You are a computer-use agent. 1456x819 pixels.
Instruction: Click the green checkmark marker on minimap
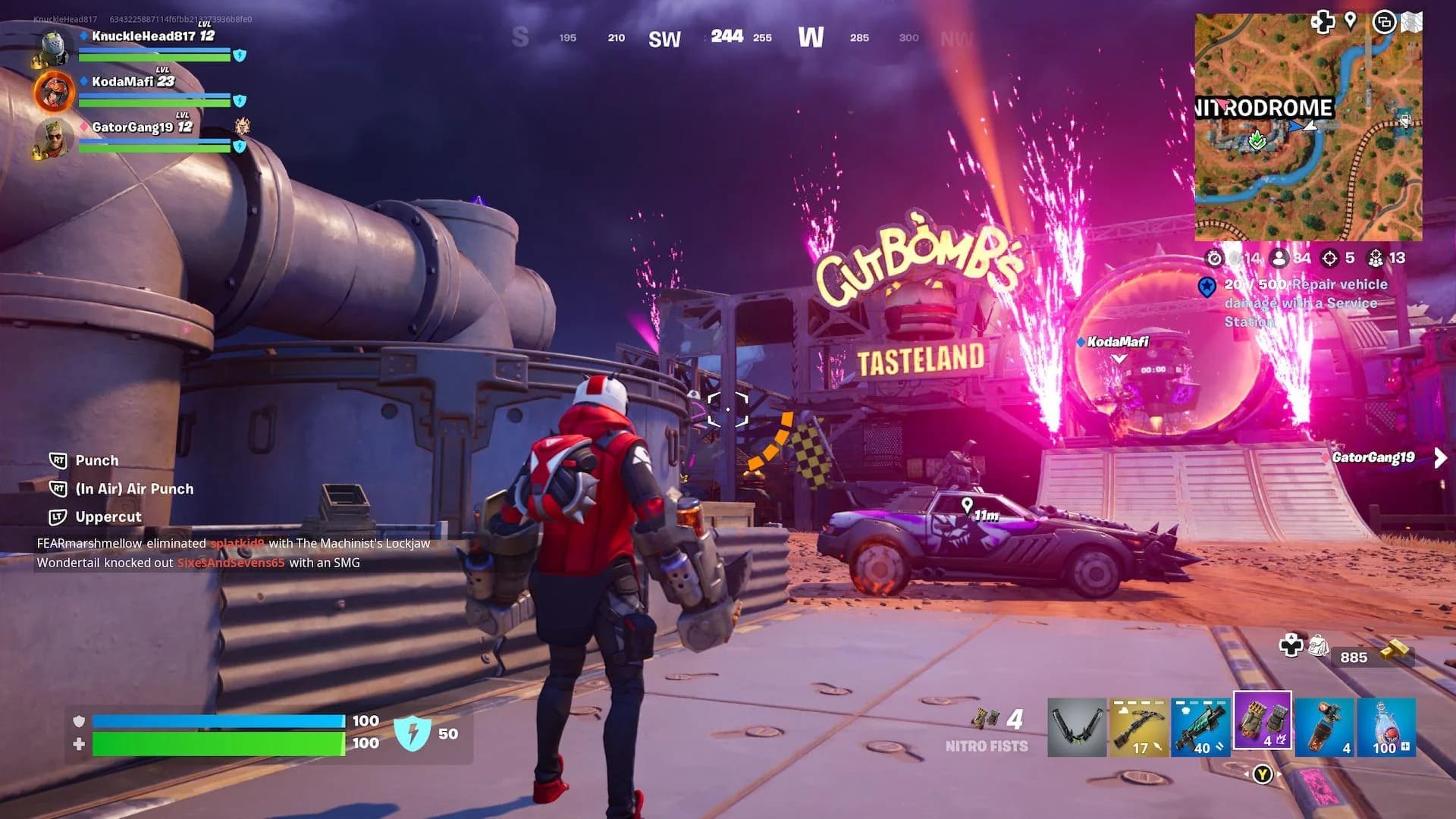click(1257, 140)
